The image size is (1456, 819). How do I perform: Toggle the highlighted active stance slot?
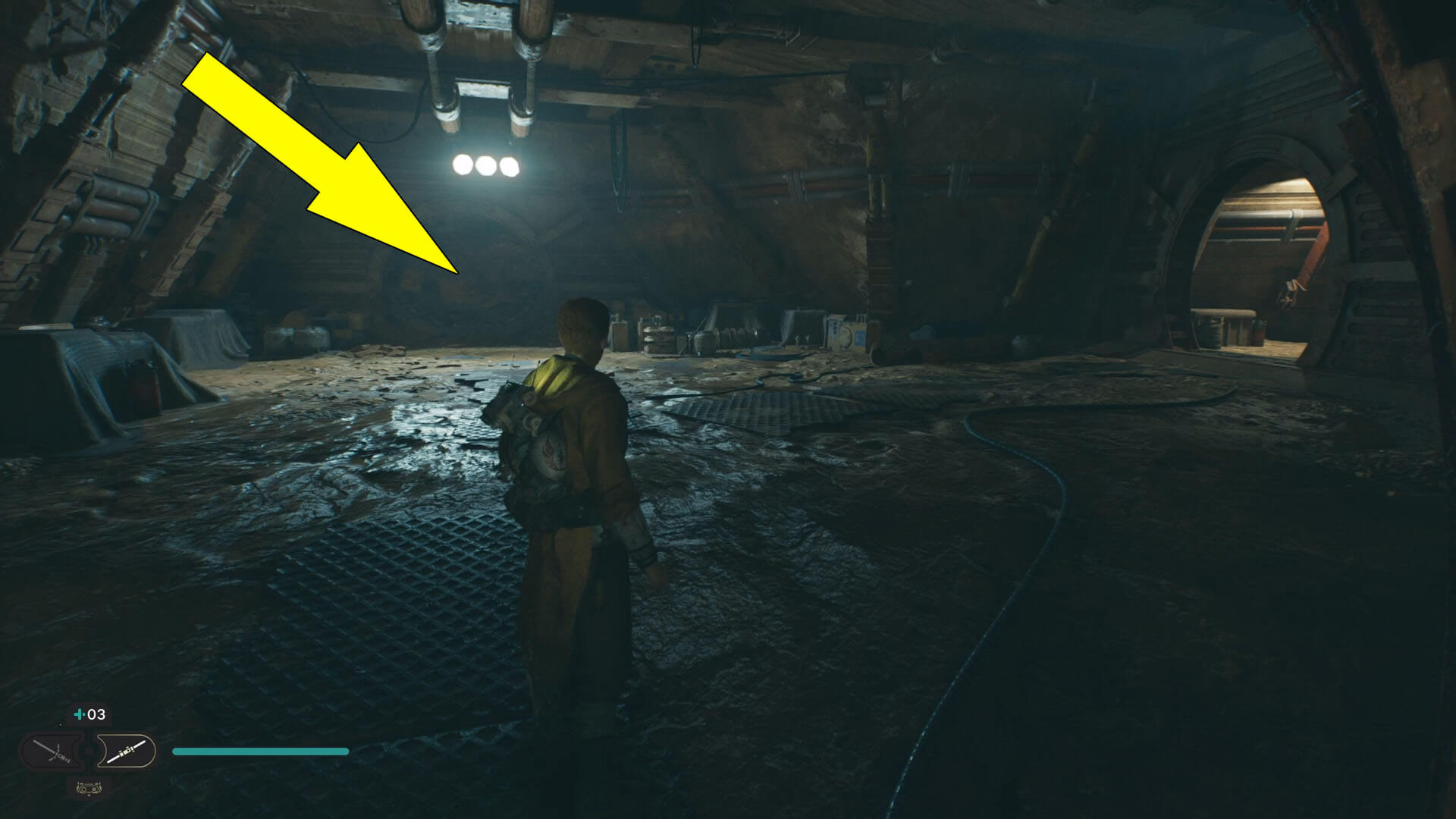tap(127, 752)
